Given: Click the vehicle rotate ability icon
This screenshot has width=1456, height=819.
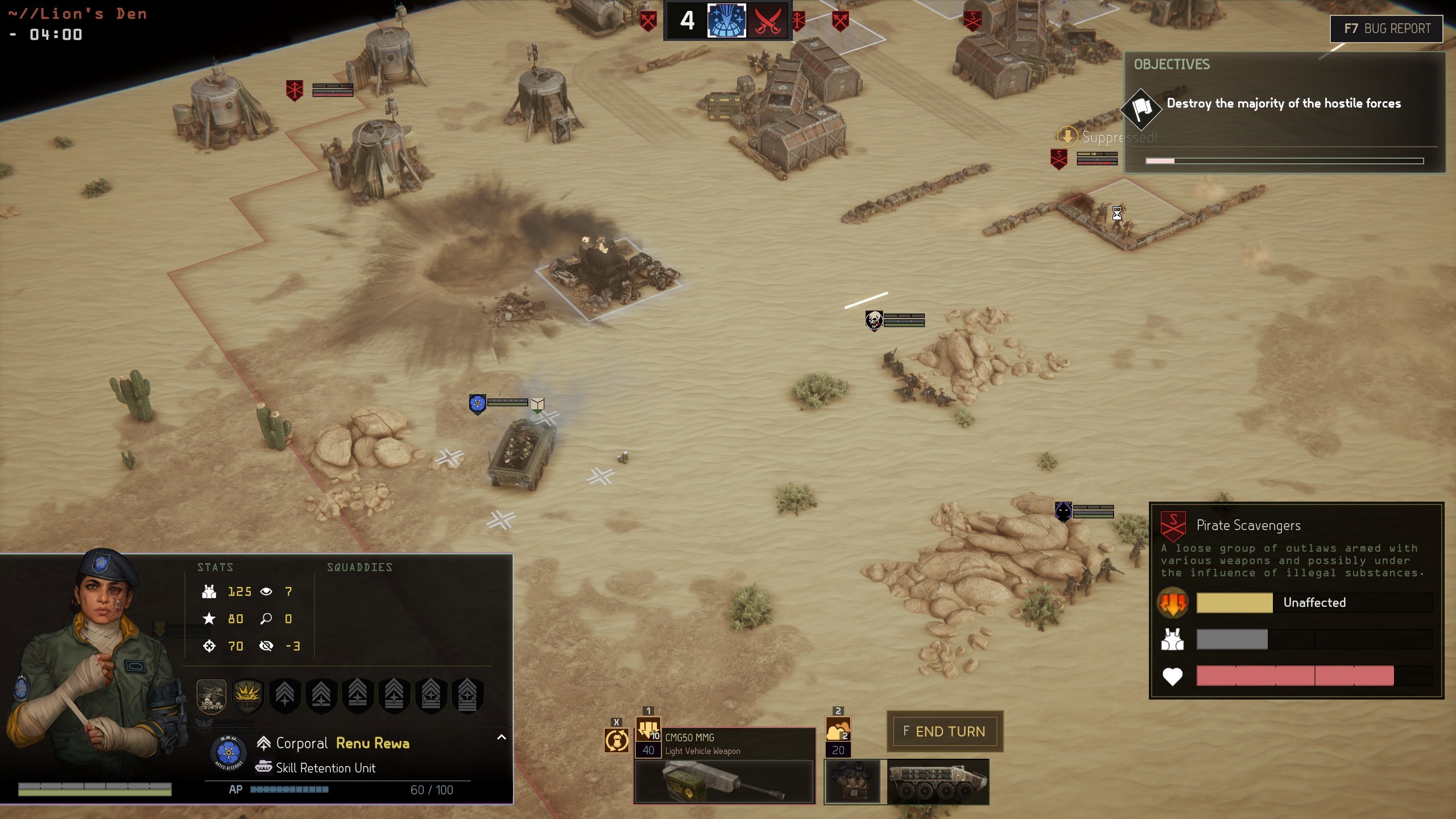Looking at the screenshot, I should point(617,741).
